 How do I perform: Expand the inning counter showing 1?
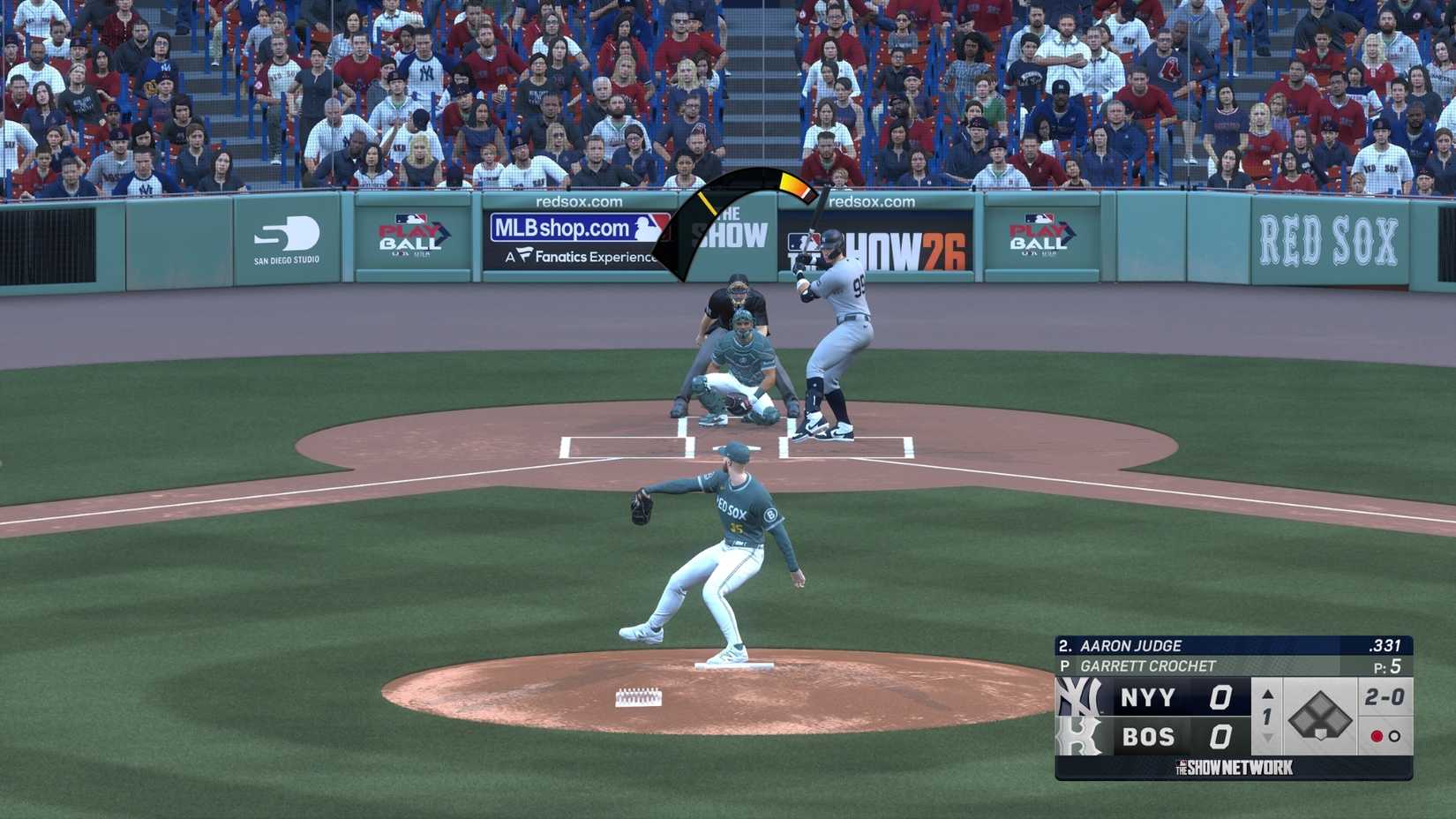point(1266,717)
